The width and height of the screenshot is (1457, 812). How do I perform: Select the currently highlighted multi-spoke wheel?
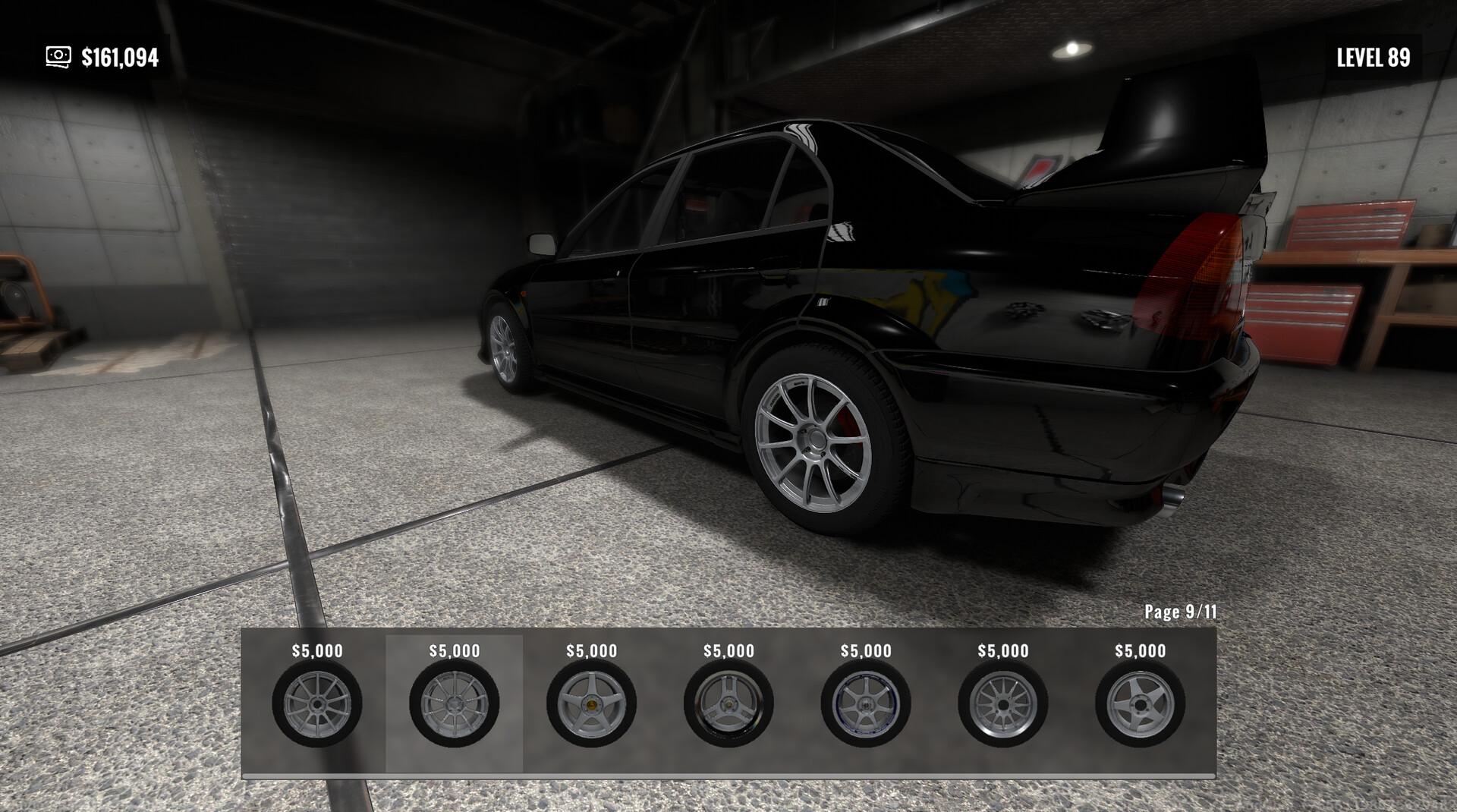point(454,703)
